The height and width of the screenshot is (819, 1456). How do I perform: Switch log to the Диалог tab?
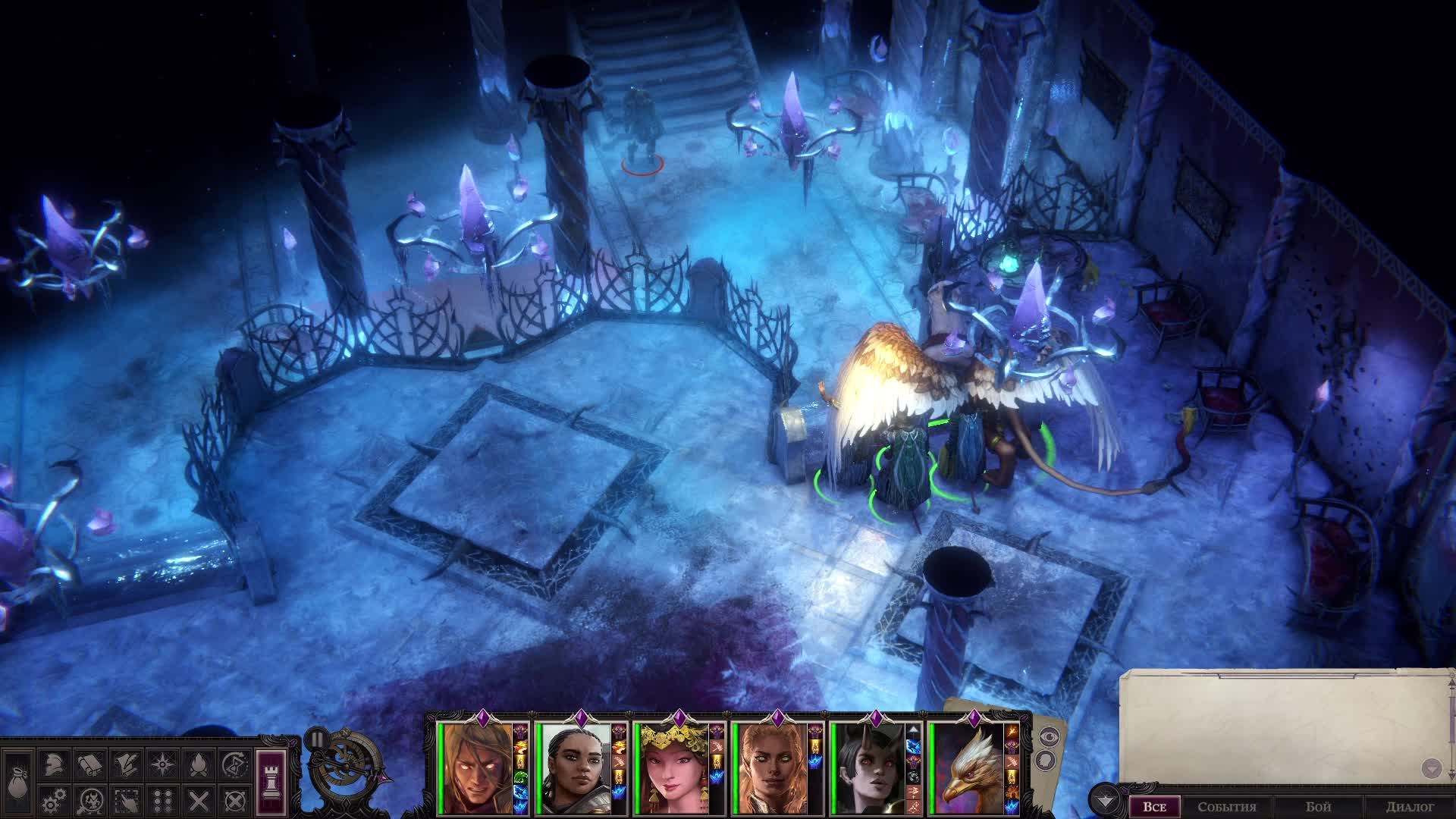pyautogui.click(x=1409, y=807)
